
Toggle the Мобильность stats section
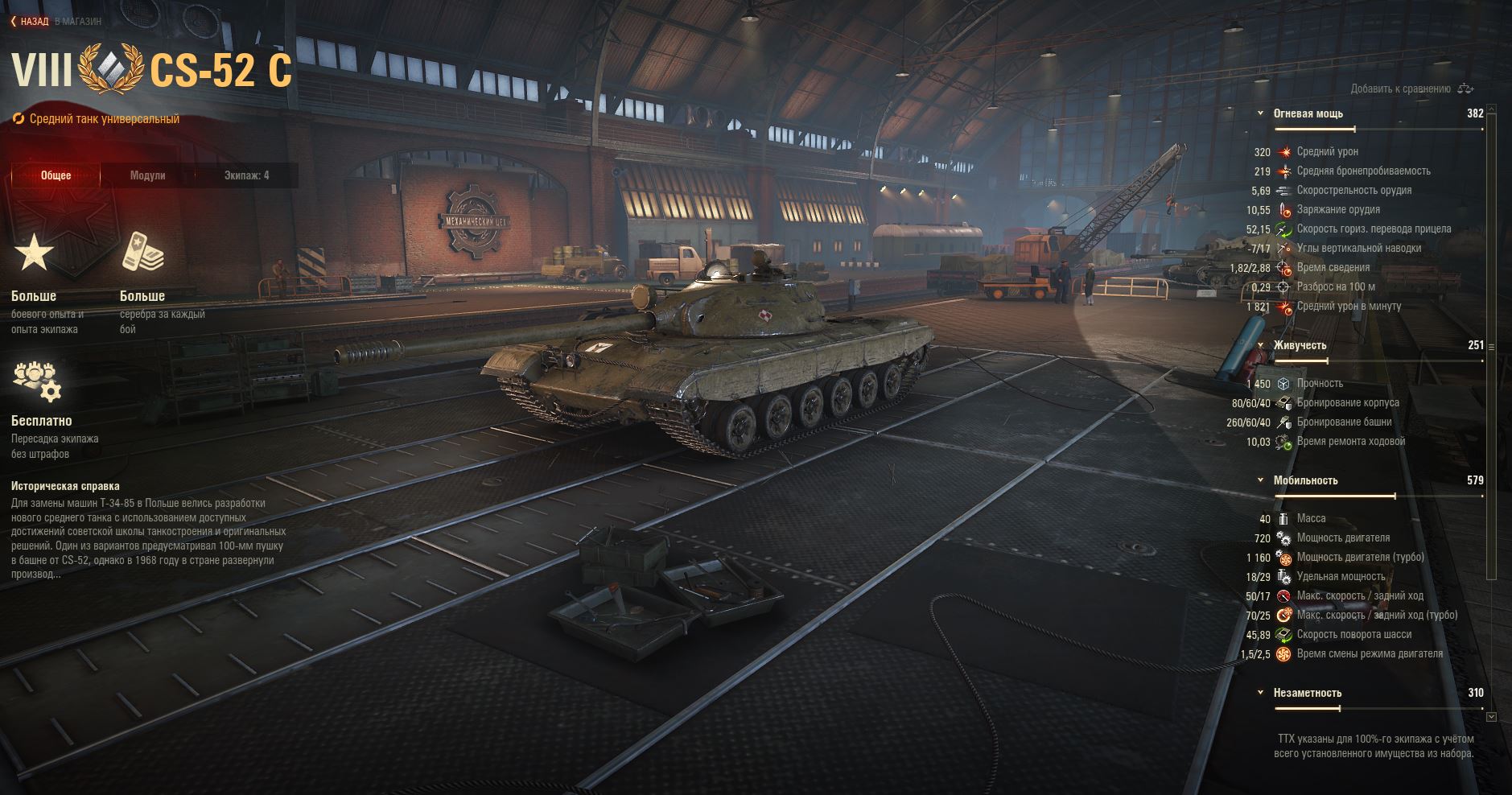pyautogui.click(x=1261, y=480)
